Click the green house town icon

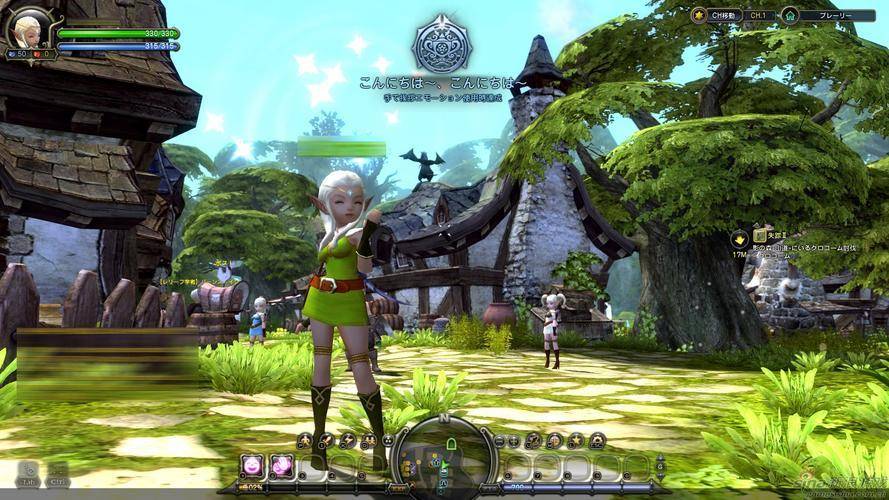click(x=790, y=15)
